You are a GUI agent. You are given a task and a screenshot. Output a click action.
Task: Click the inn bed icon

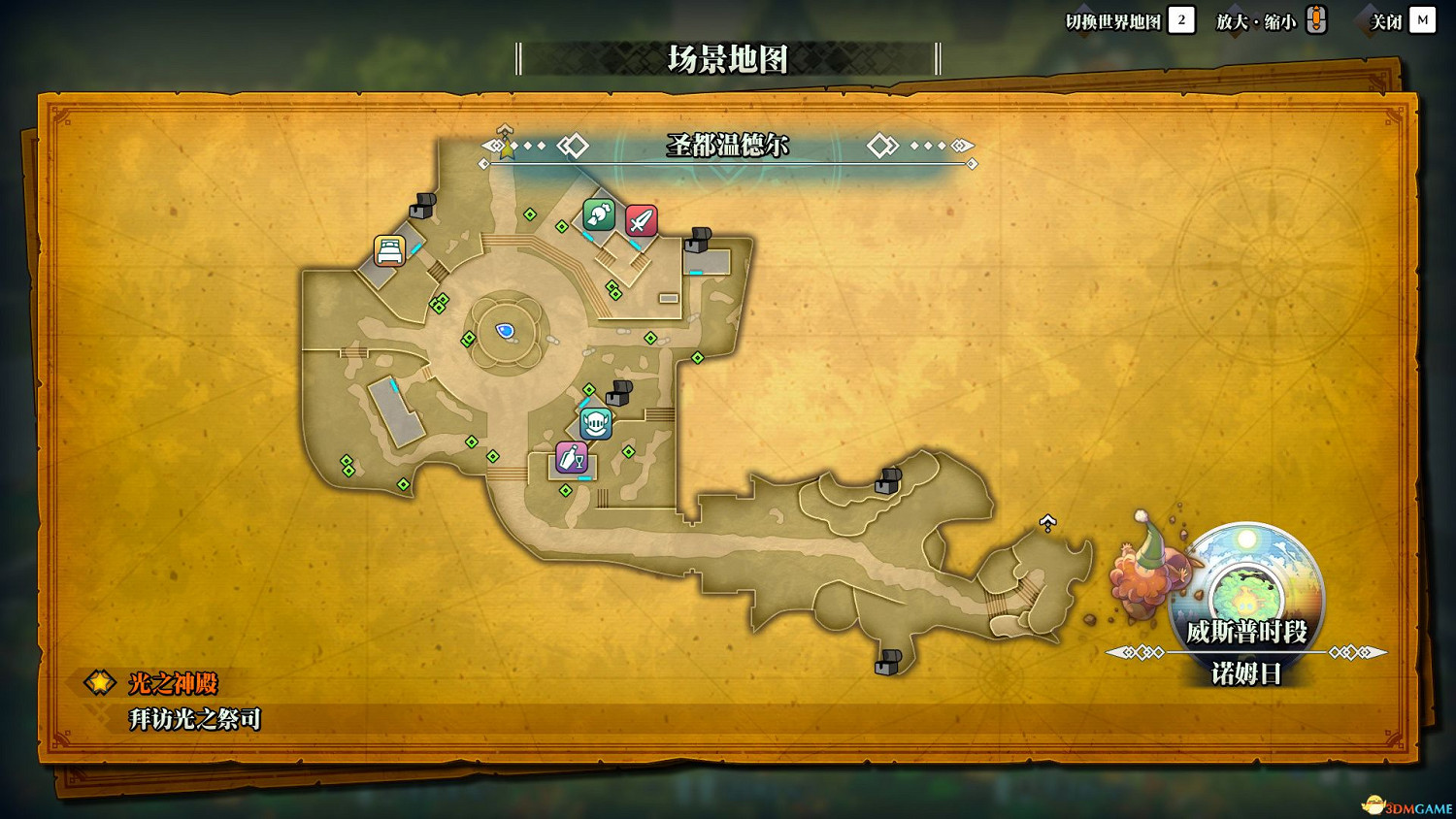pos(387,250)
